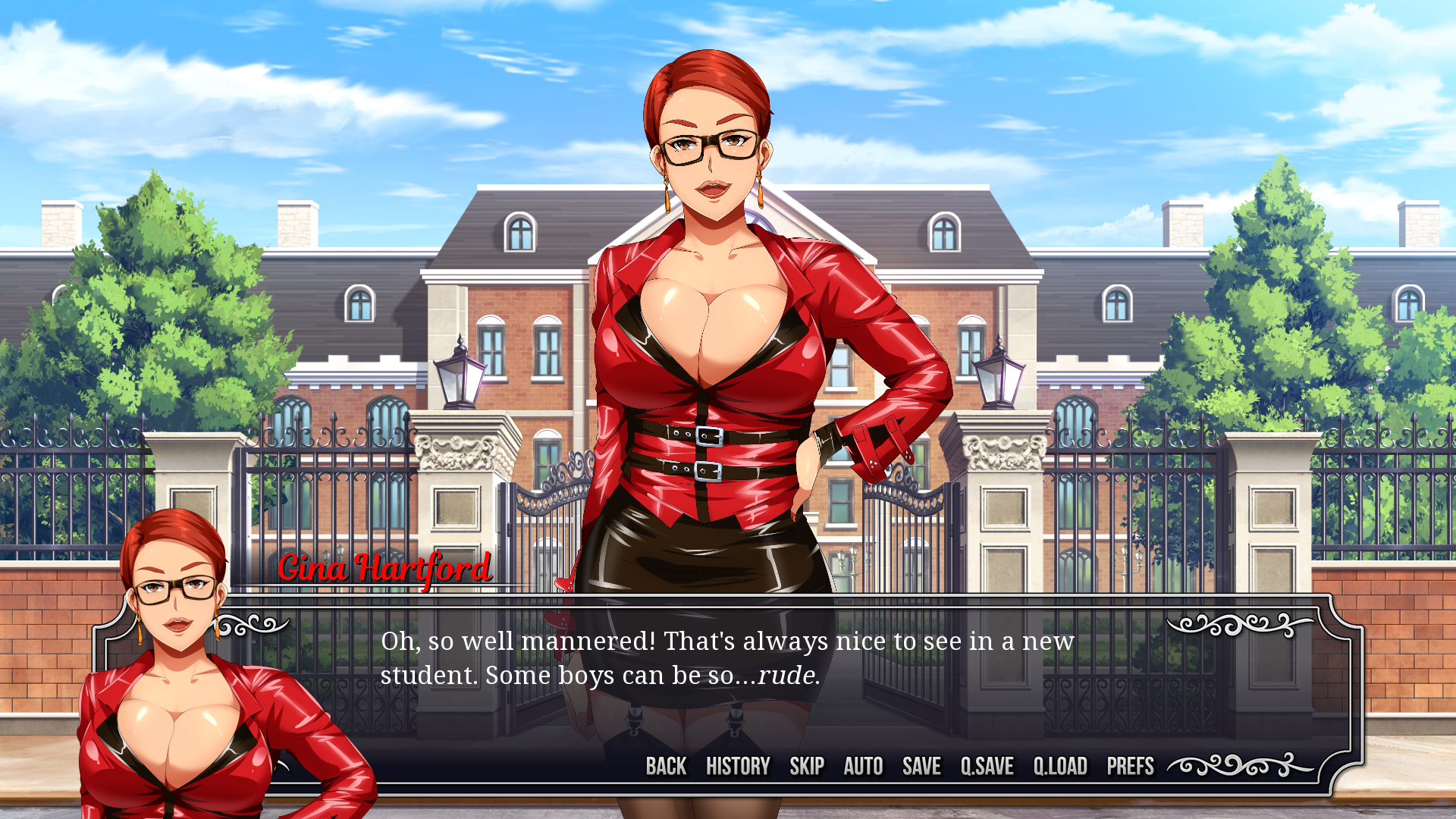Viewport: 1456px width, 819px height.
Task: Go back one dialogue line
Action: tap(666, 766)
